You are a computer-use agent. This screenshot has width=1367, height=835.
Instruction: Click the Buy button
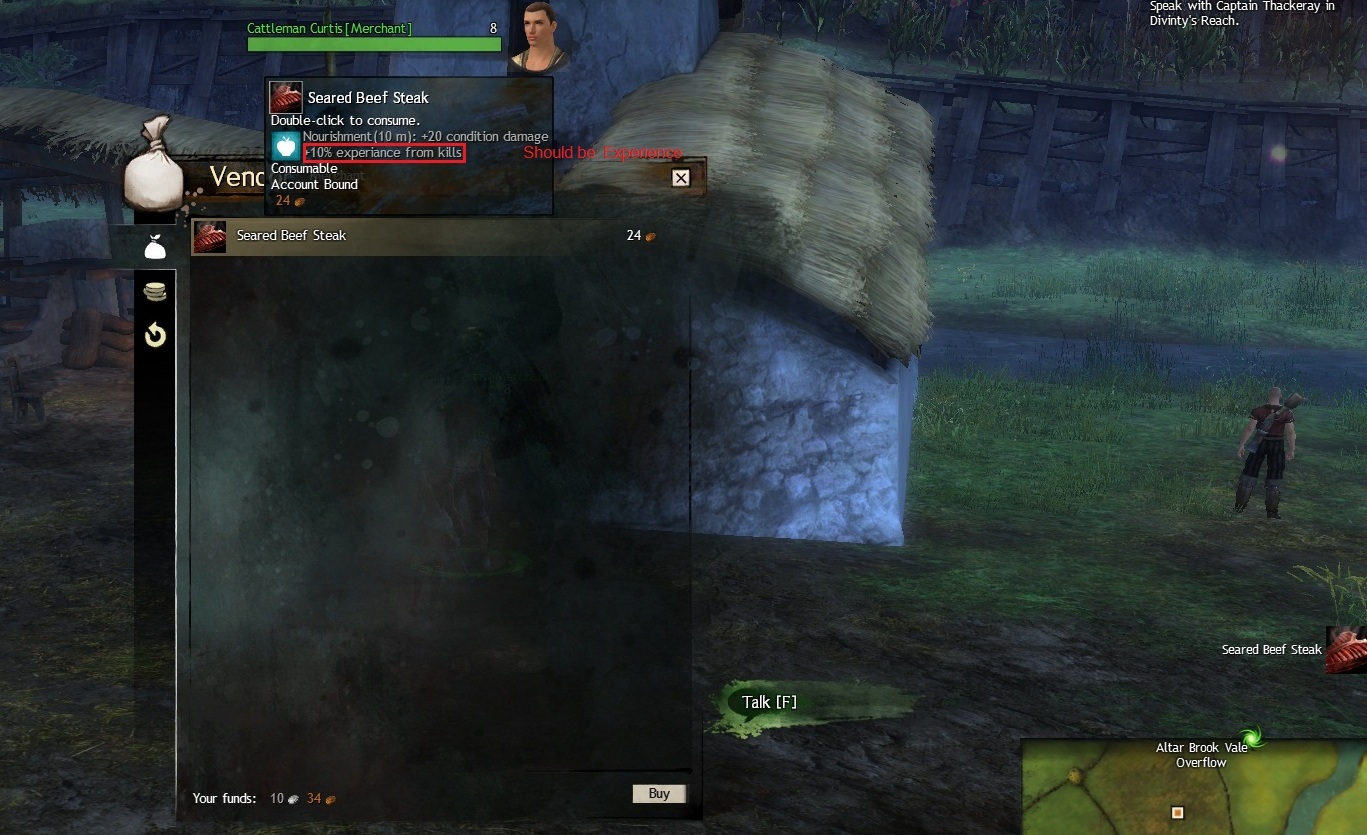(x=659, y=794)
